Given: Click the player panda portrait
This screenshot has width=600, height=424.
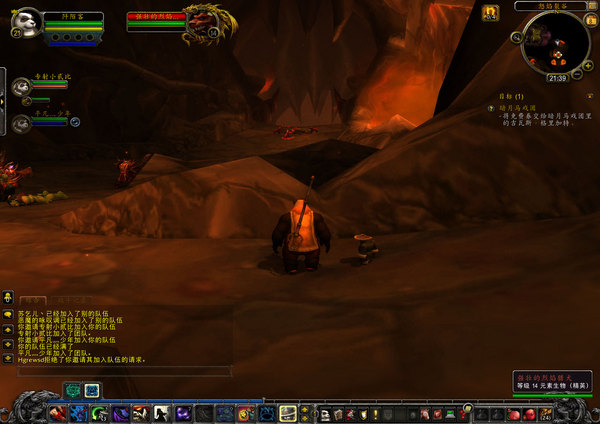Looking at the screenshot, I should [25, 22].
